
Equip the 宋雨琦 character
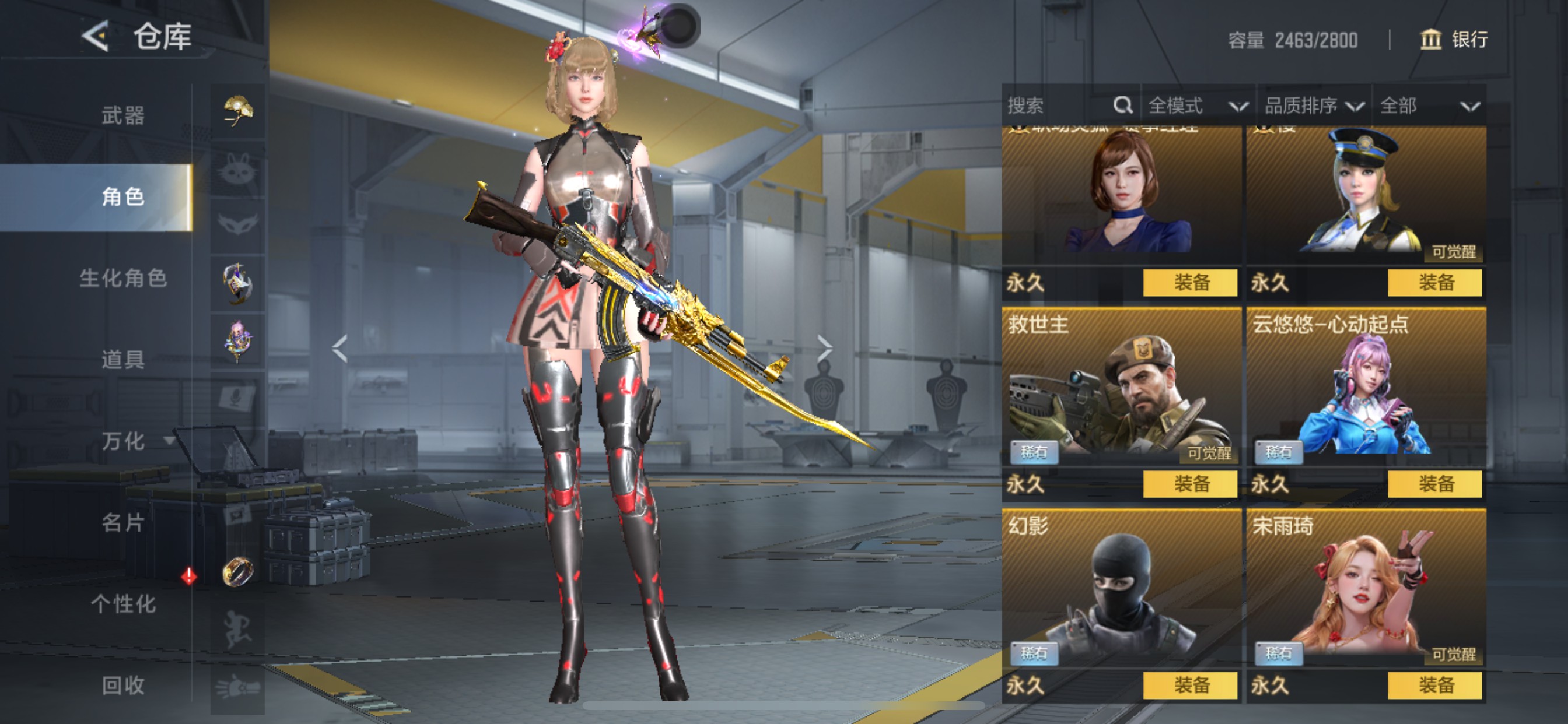click(x=1434, y=686)
